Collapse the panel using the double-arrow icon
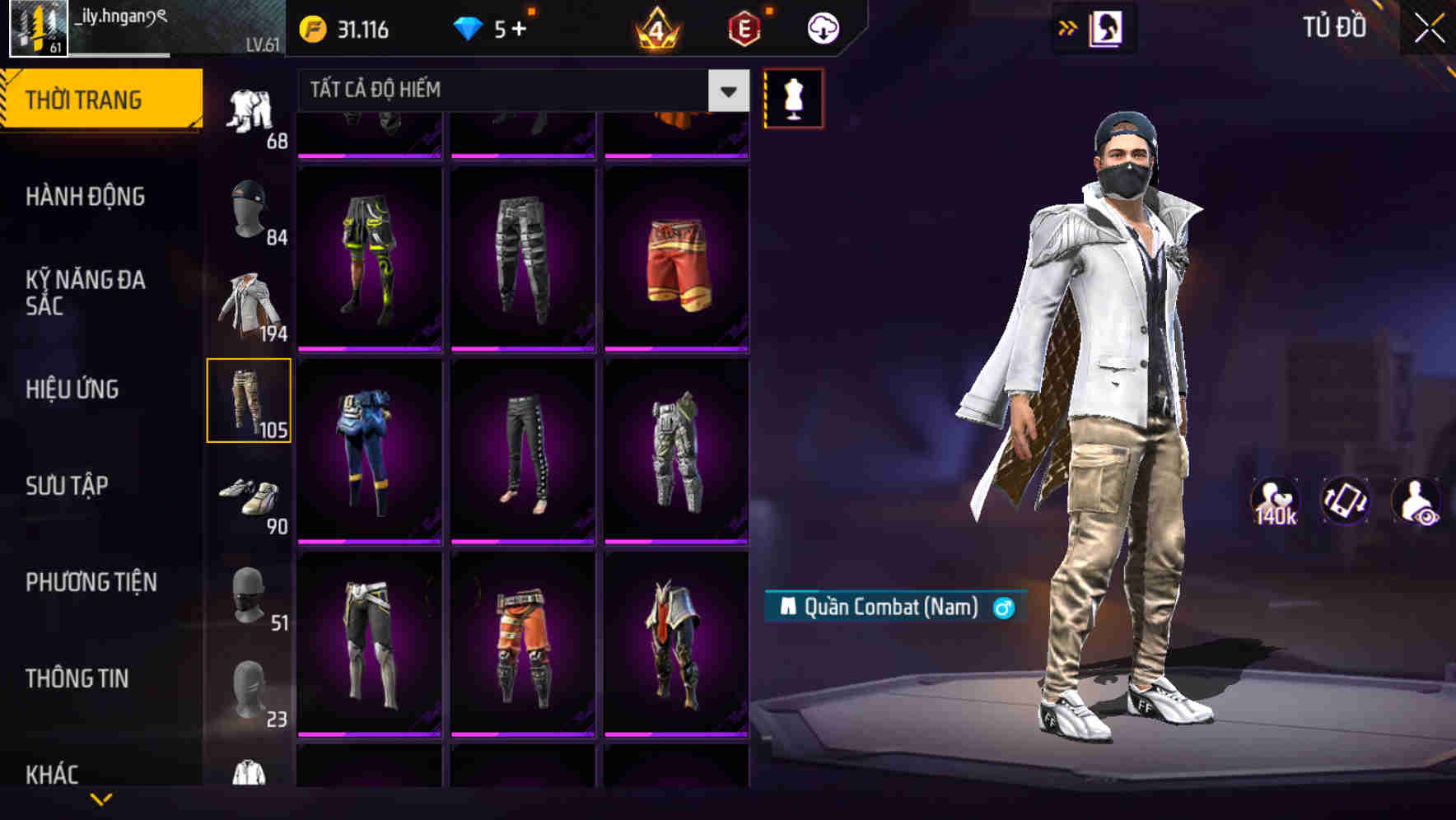1456x820 pixels. click(x=1067, y=27)
